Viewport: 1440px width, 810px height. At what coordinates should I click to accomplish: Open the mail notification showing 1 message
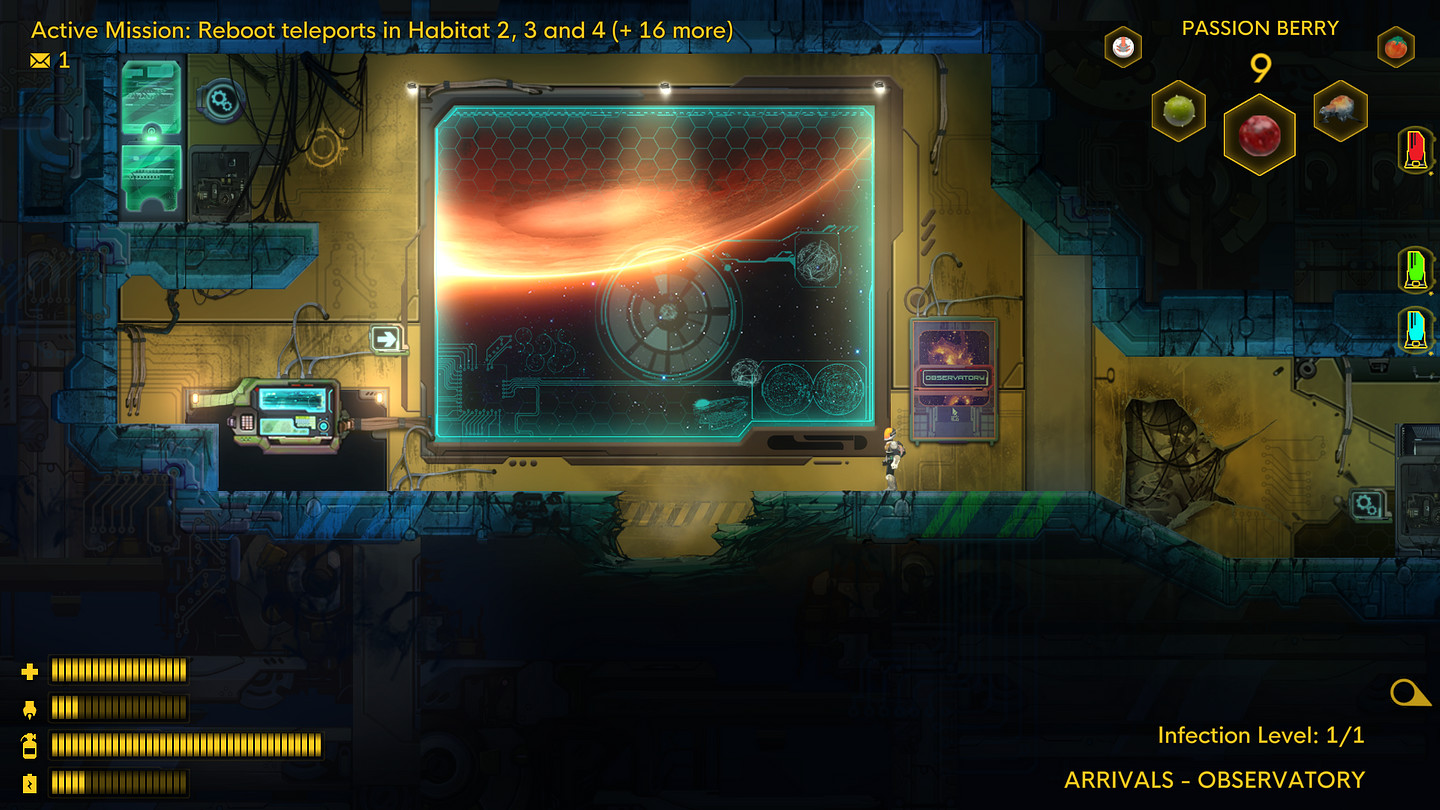(38, 60)
